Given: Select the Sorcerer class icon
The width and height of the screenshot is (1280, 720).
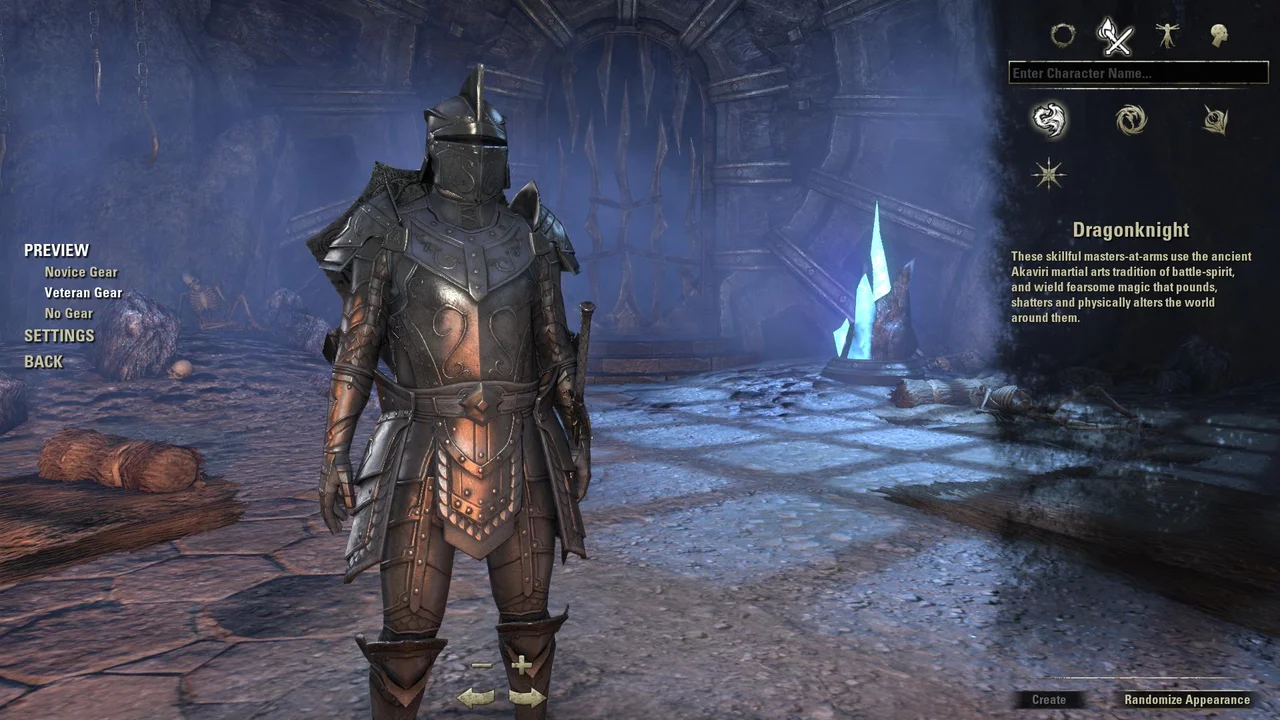Looking at the screenshot, I should click(x=1131, y=119).
